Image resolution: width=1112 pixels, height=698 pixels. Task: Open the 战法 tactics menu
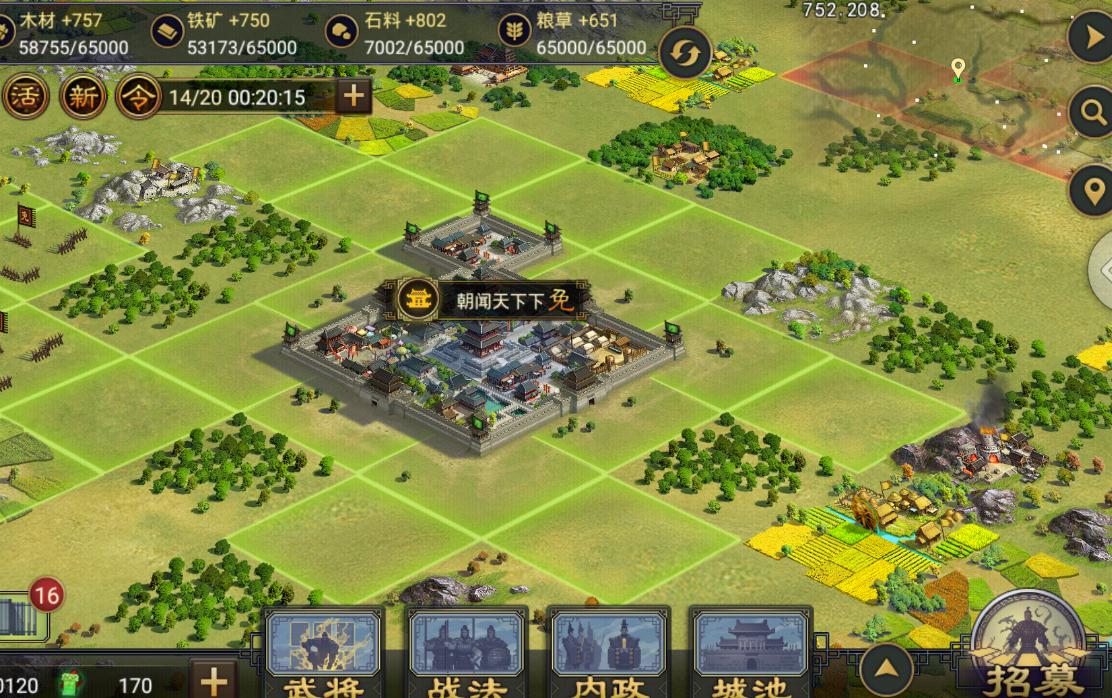(467, 652)
